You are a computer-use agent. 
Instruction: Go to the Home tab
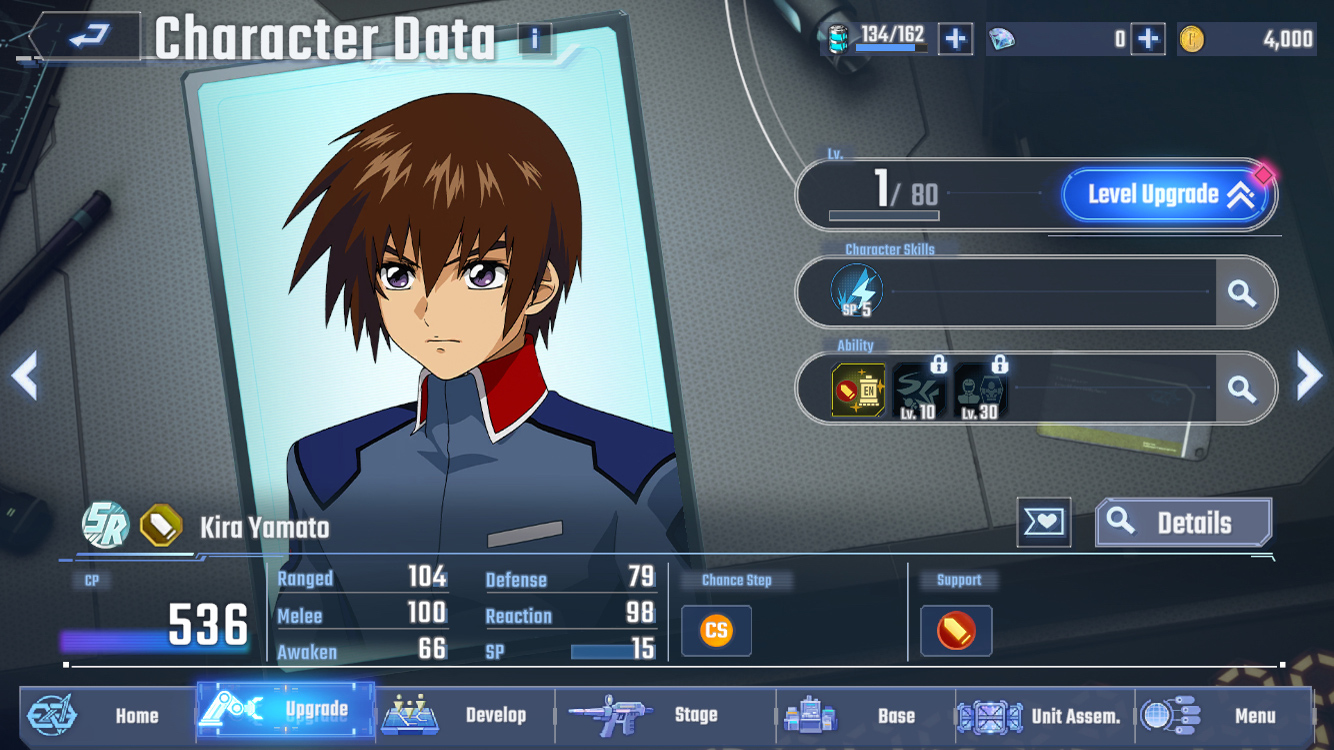tap(108, 715)
